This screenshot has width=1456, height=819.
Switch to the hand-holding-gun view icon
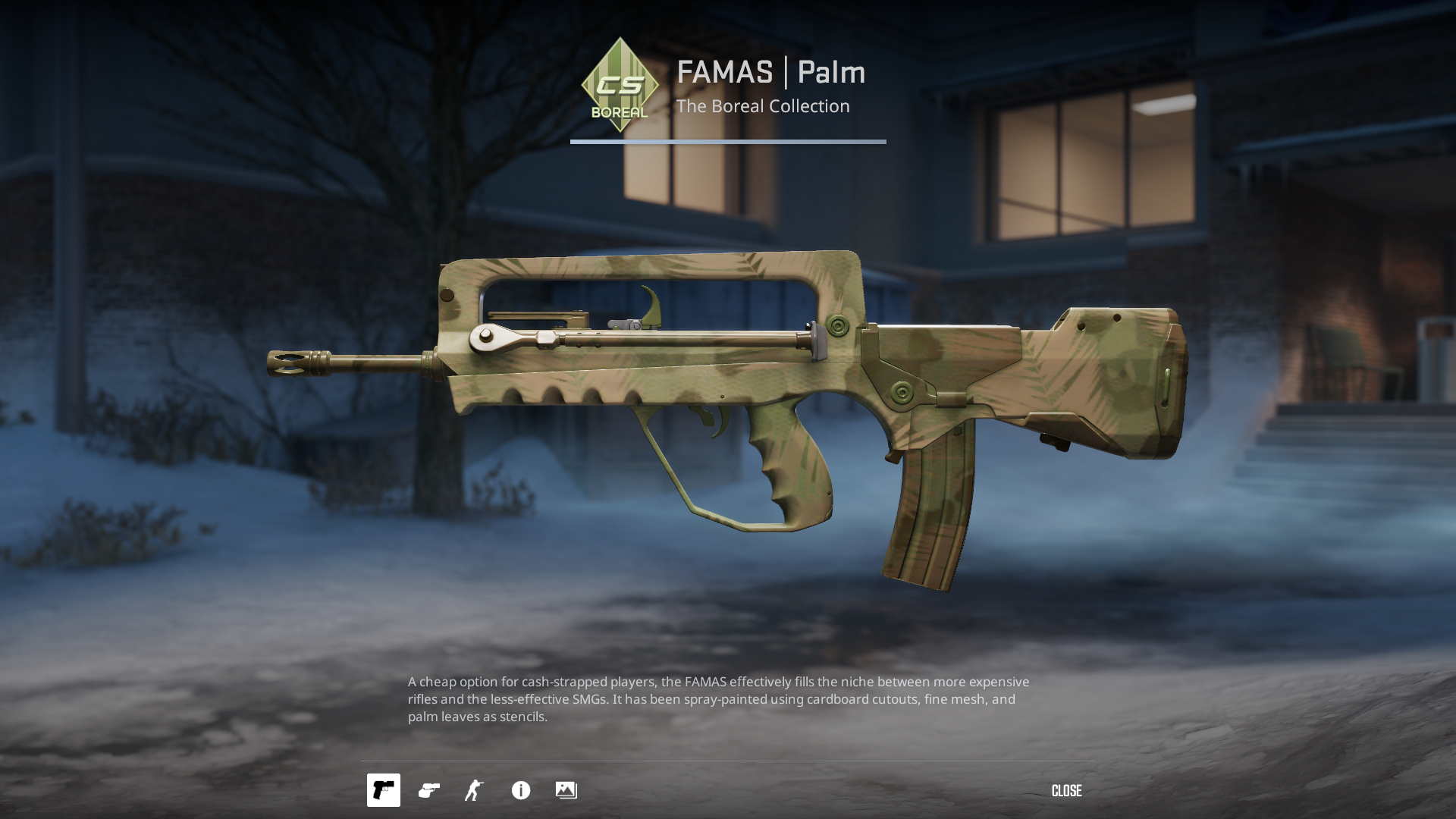[x=429, y=790]
